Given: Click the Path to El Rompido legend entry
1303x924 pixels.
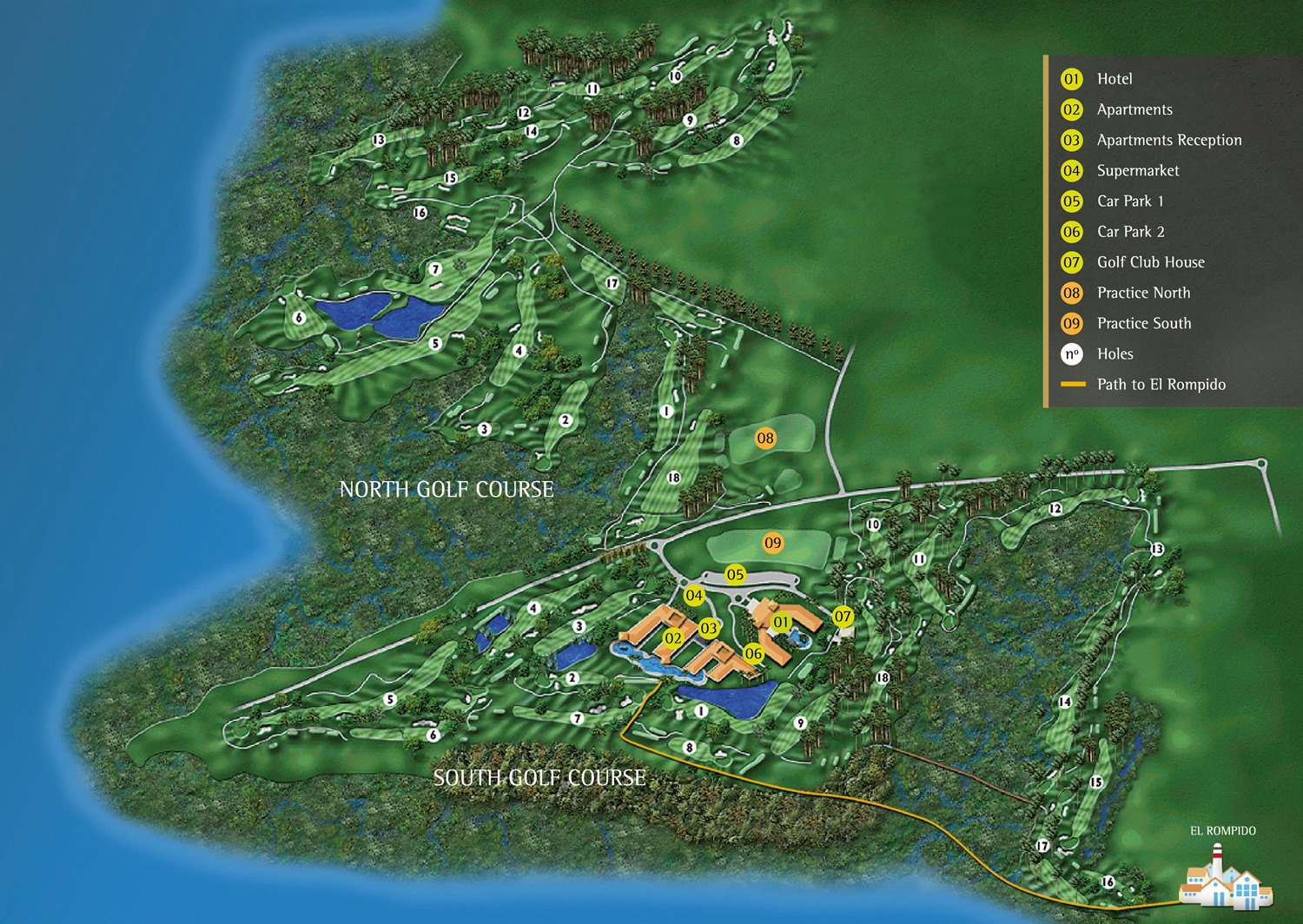Looking at the screenshot, I should point(1161,384).
